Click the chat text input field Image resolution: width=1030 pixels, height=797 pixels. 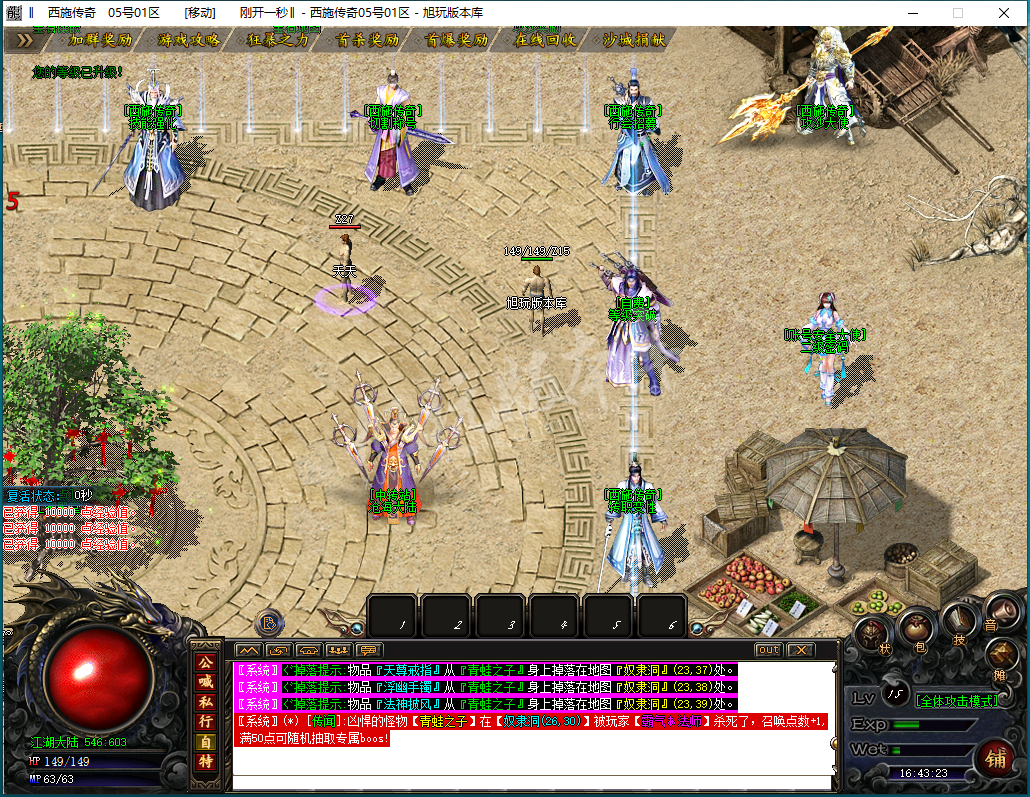[532, 782]
